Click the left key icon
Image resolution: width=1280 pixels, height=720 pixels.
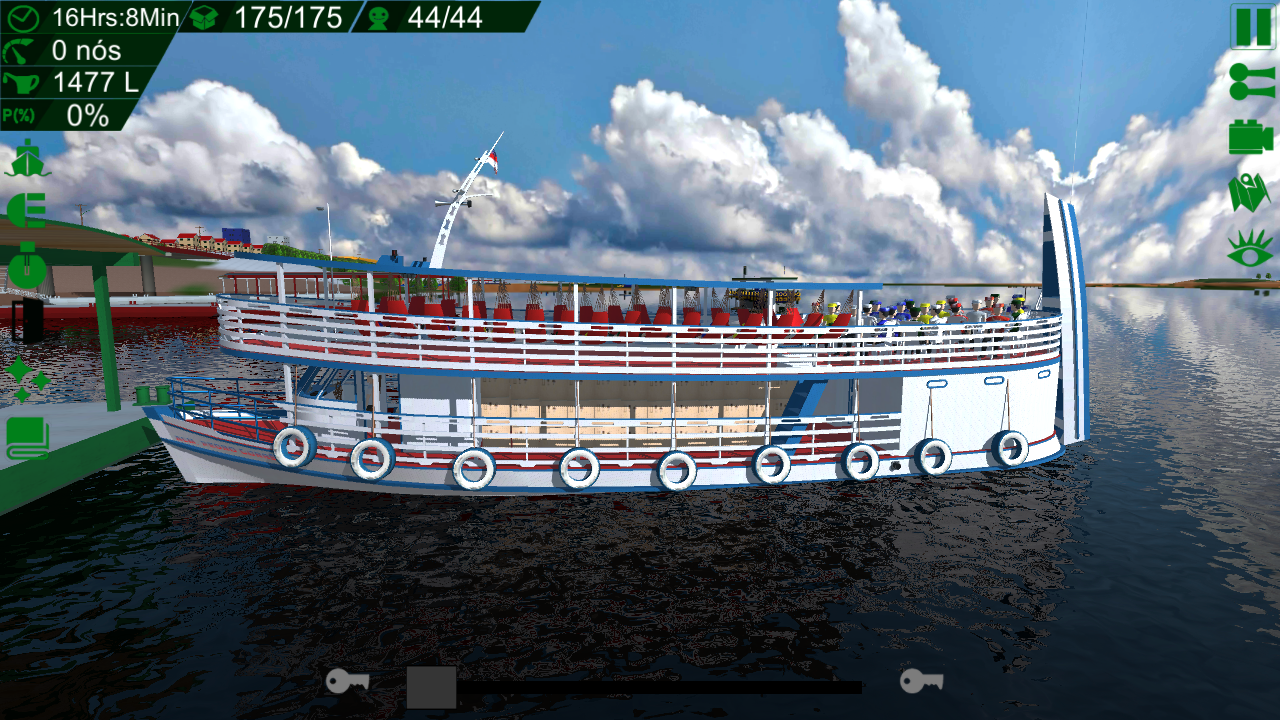[347, 682]
